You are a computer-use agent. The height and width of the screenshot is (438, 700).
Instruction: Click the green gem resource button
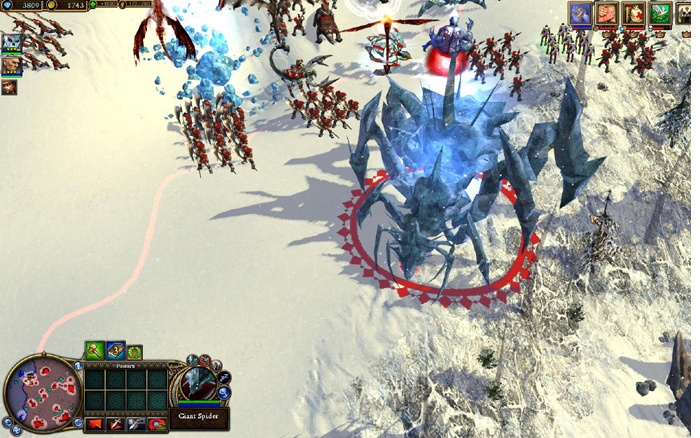(x=94, y=6)
